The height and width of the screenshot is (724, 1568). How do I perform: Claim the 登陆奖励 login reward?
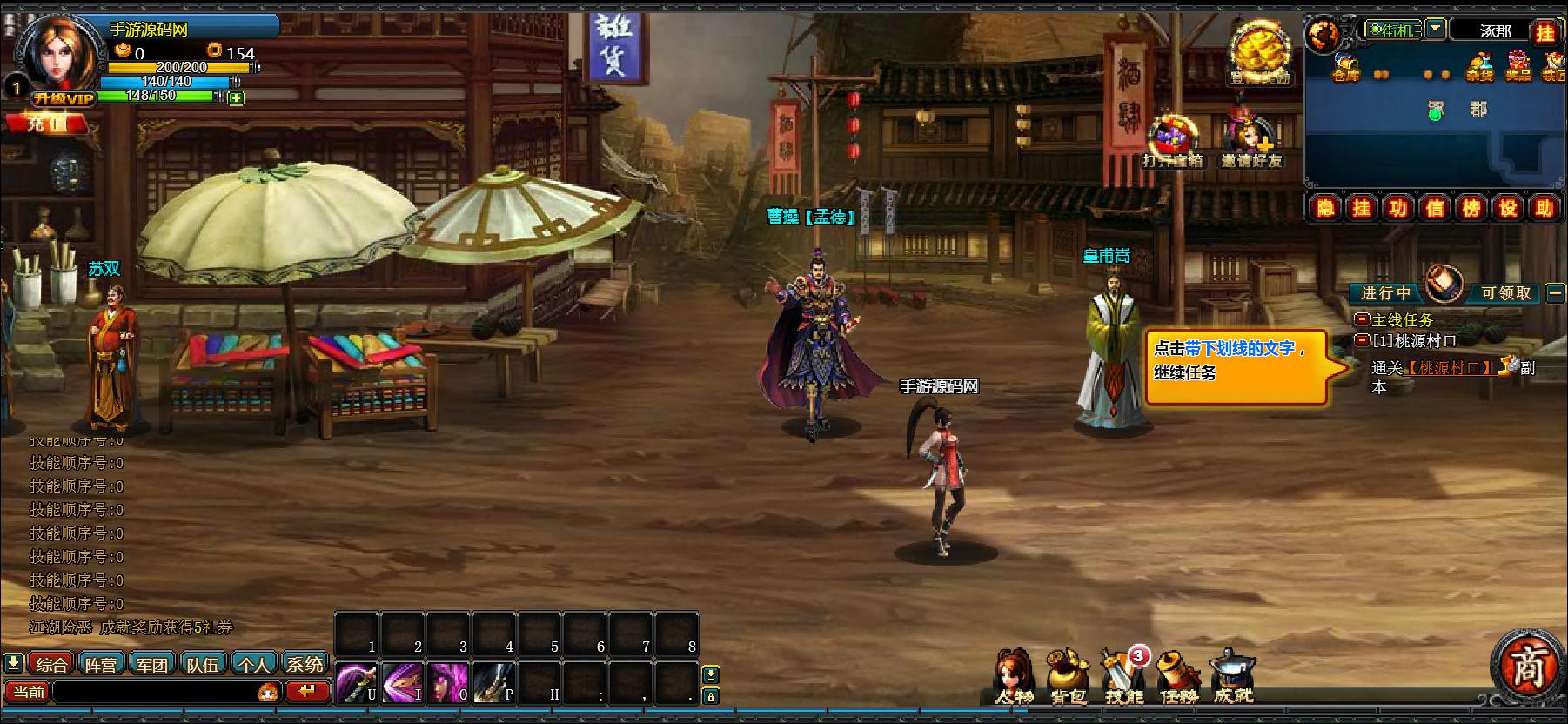pos(1259,55)
